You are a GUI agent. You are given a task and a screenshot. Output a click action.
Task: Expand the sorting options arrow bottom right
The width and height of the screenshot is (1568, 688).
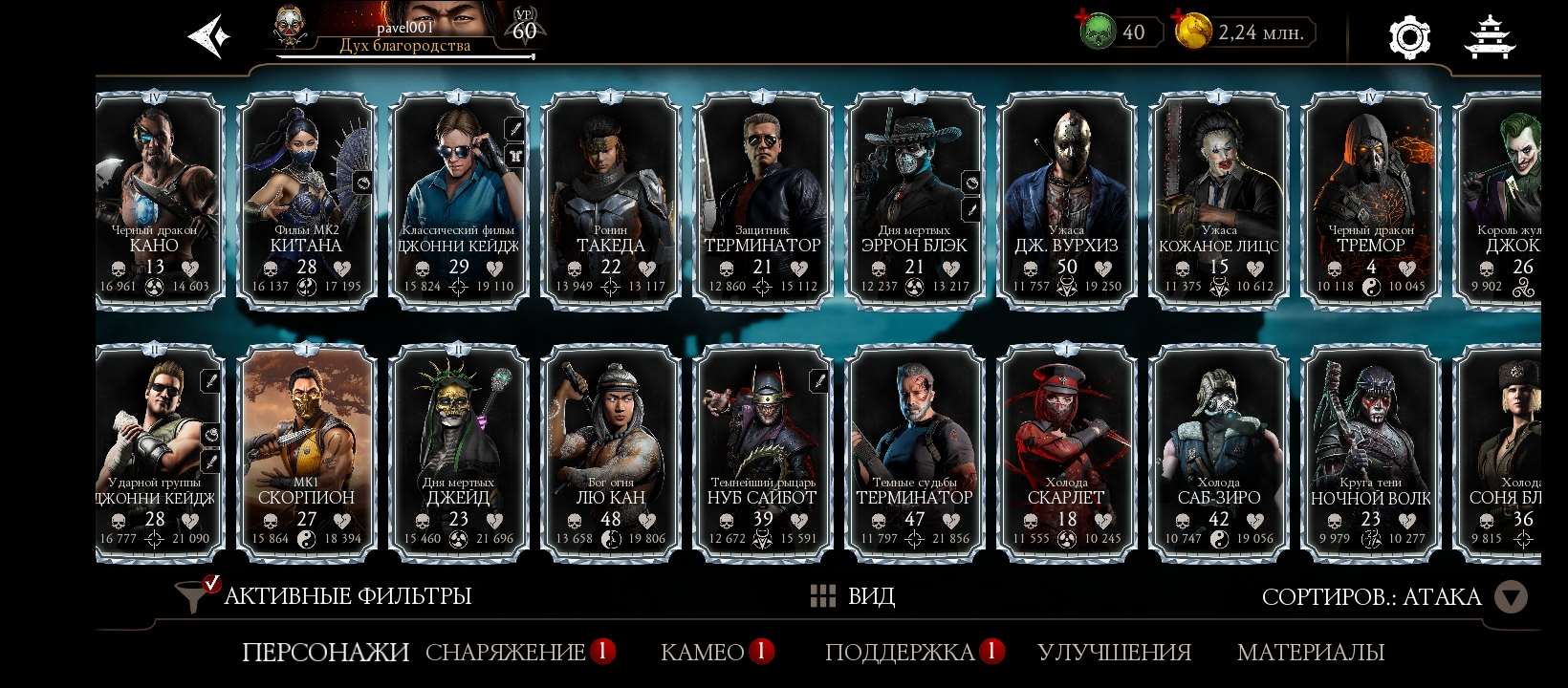coord(1512,596)
